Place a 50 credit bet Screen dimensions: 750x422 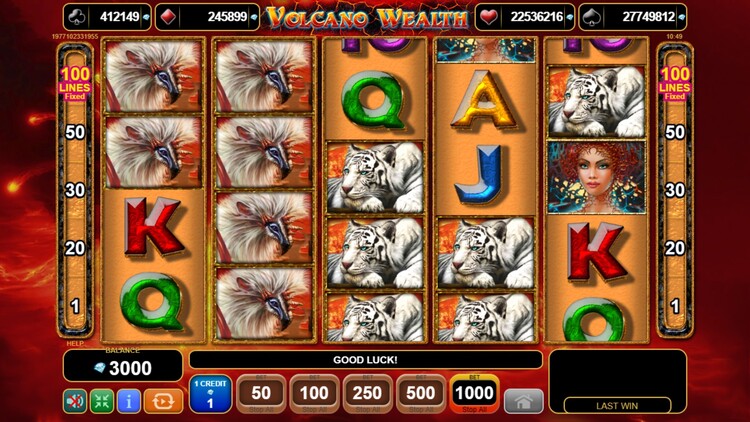tap(261, 394)
